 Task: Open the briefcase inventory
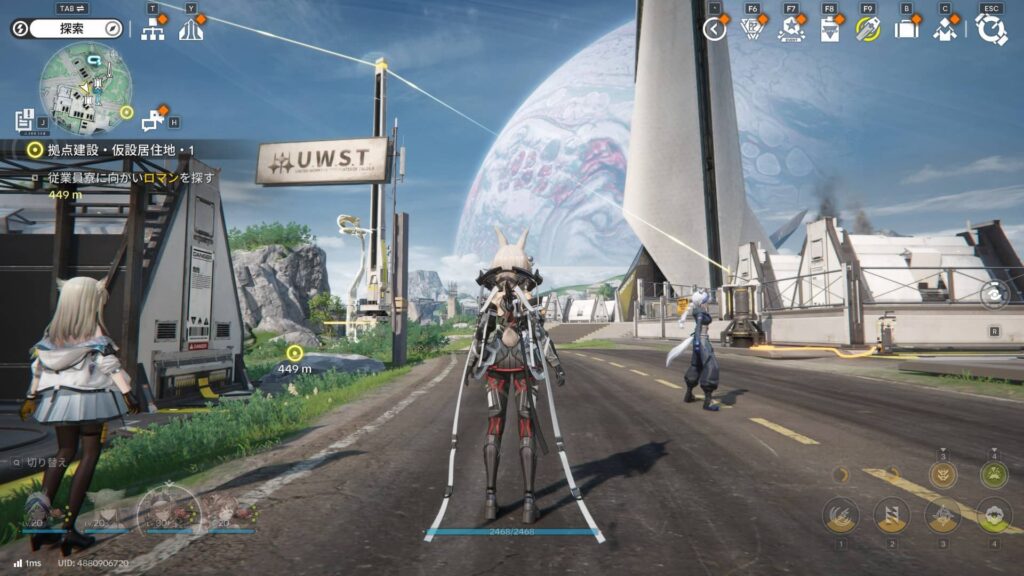(906, 29)
